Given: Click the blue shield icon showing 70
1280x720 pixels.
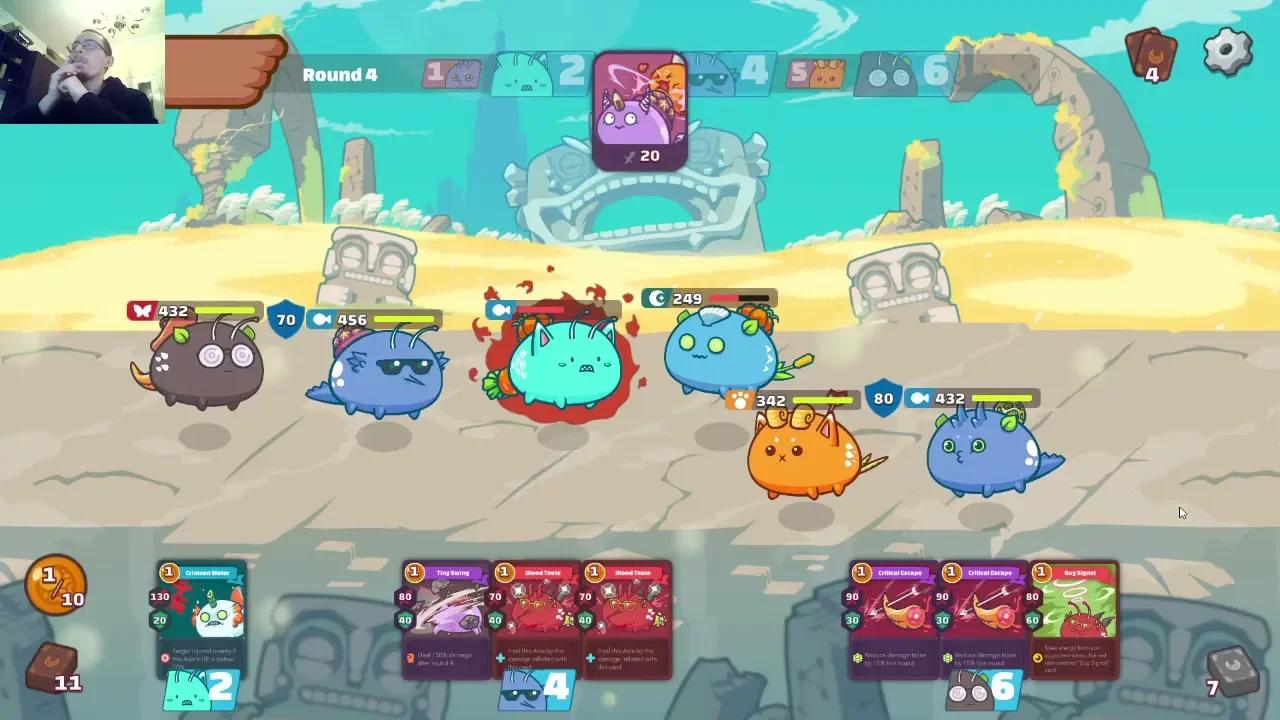Looking at the screenshot, I should point(286,319).
